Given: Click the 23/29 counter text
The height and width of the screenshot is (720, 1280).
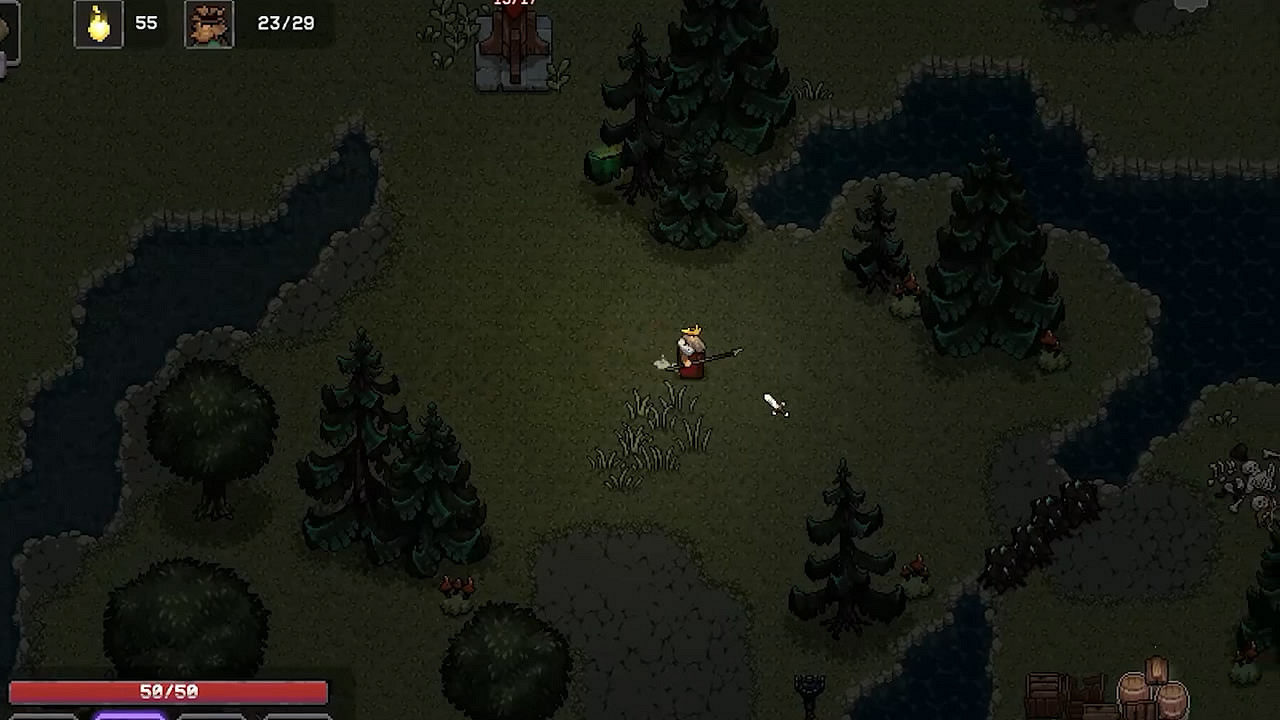Looking at the screenshot, I should pos(287,23).
